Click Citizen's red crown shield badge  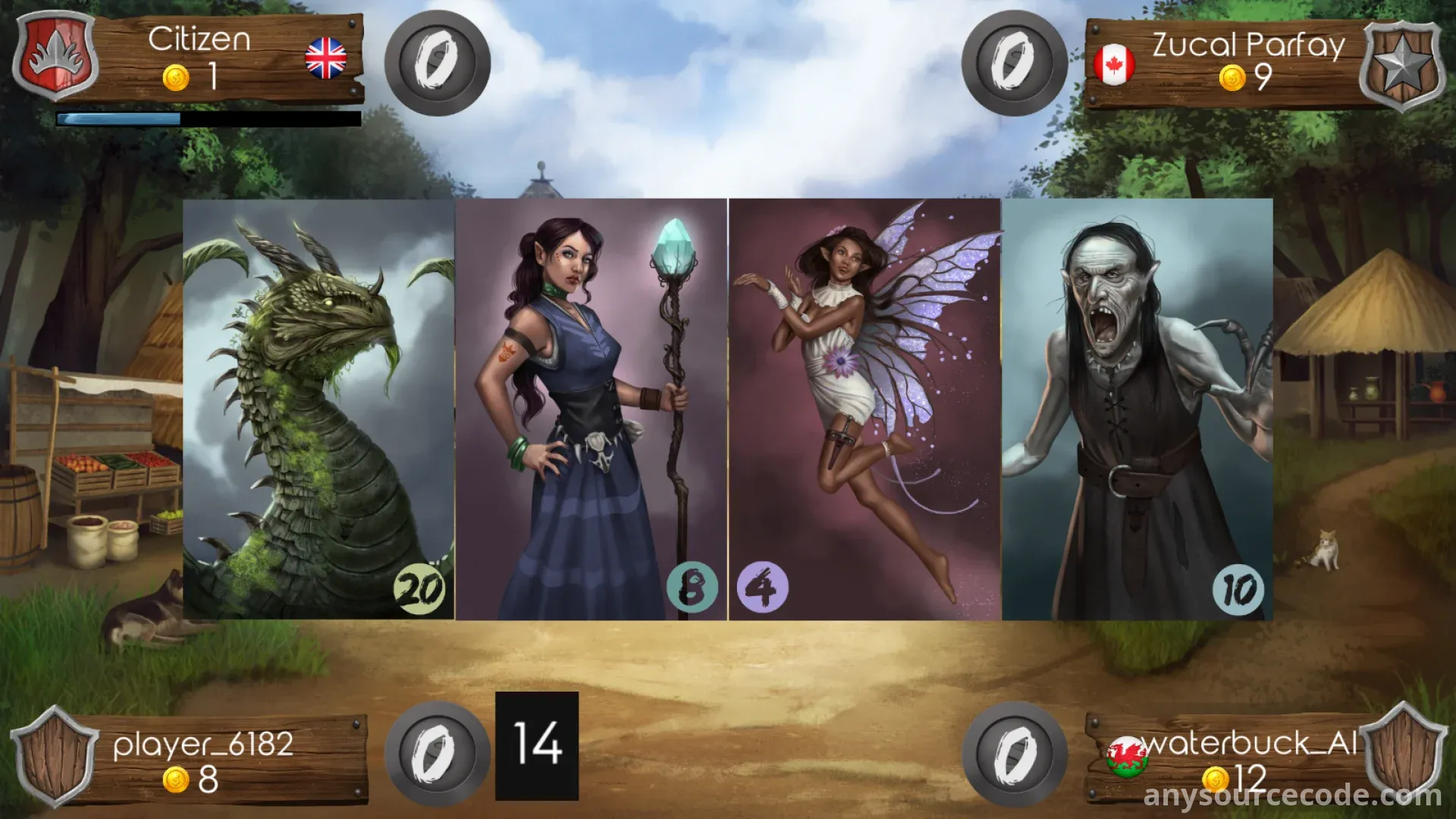click(55, 57)
